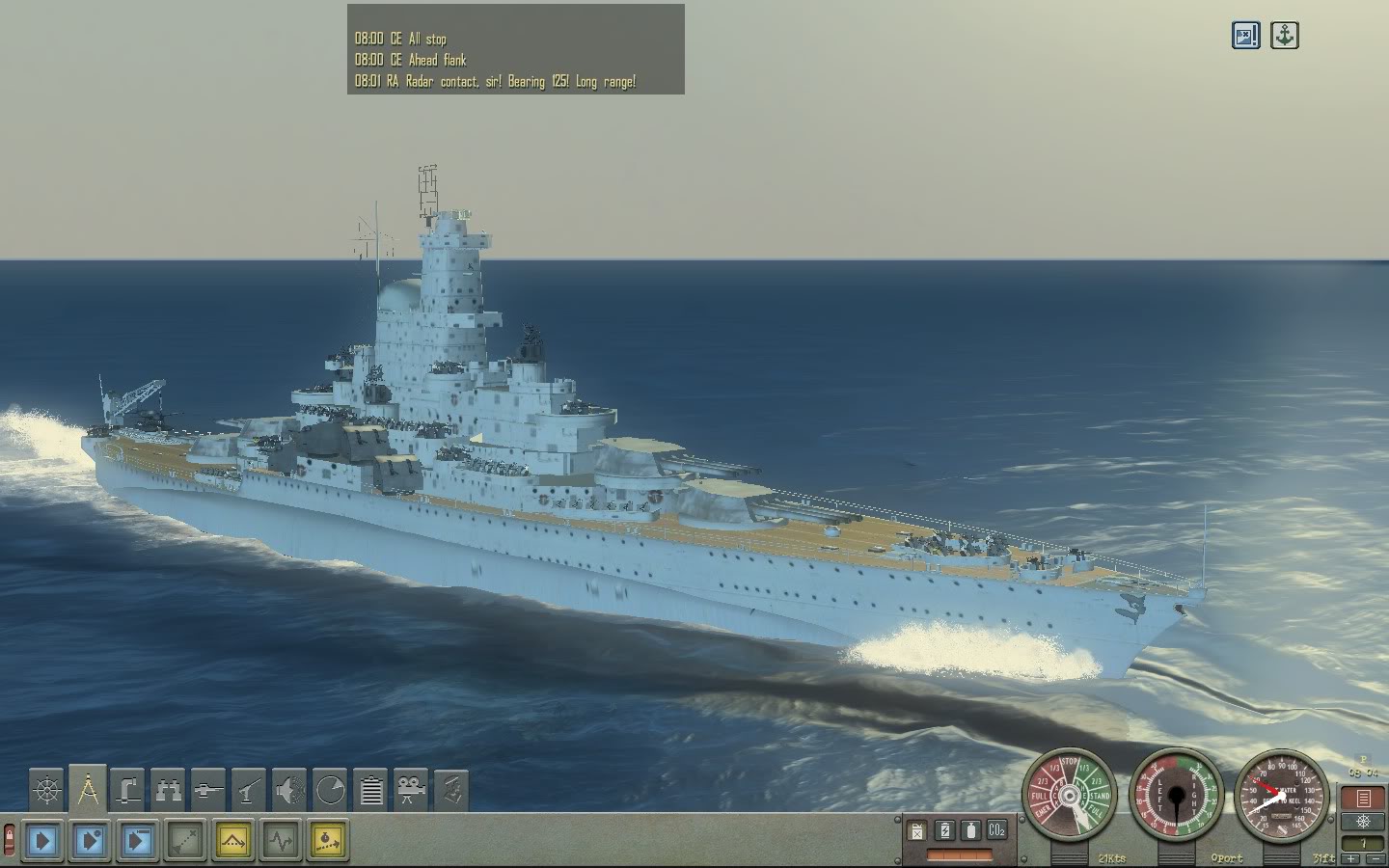Click the anchor icon button
This screenshot has width=1389, height=868.
1284,36
